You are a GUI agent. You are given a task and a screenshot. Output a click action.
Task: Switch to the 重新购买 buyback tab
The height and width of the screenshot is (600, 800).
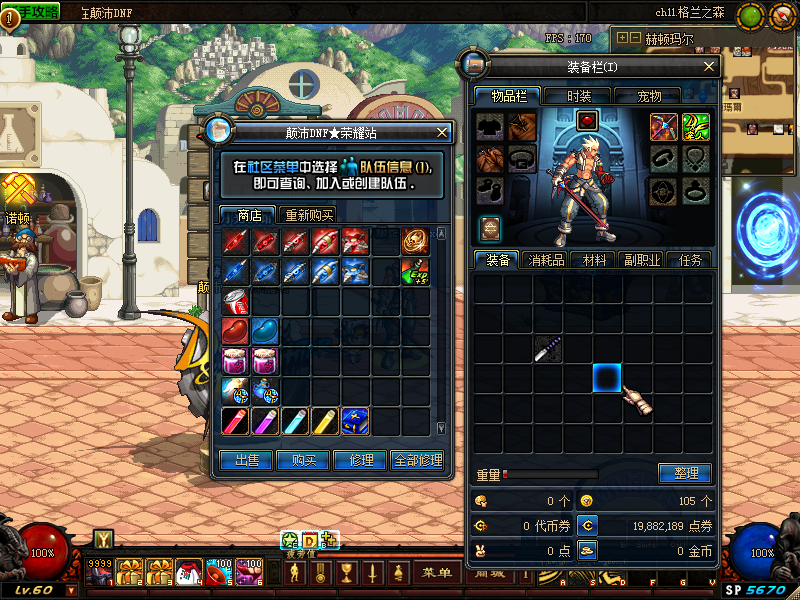[x=309, y=215]
